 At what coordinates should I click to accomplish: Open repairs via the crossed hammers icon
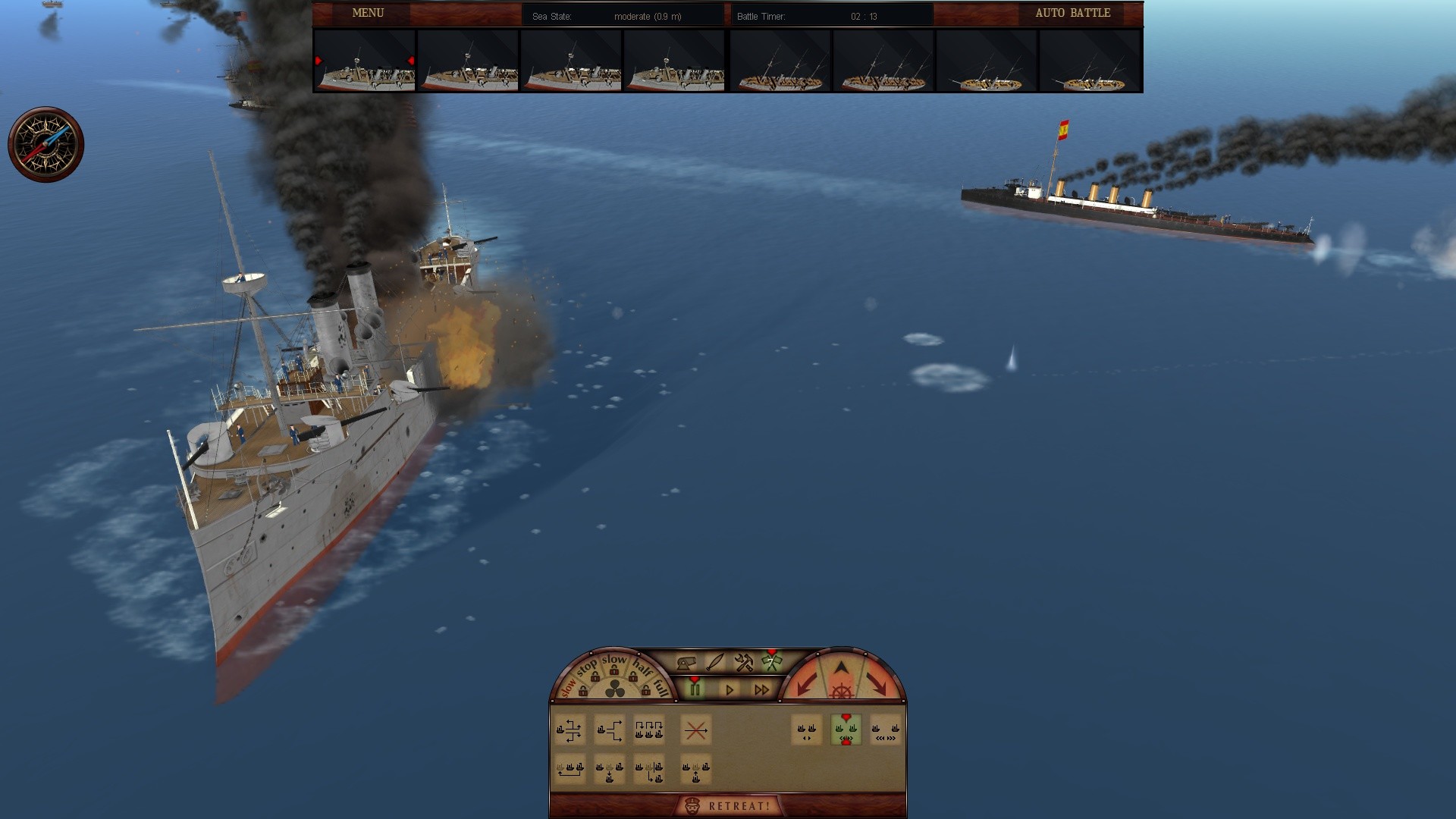coord(745,664)
